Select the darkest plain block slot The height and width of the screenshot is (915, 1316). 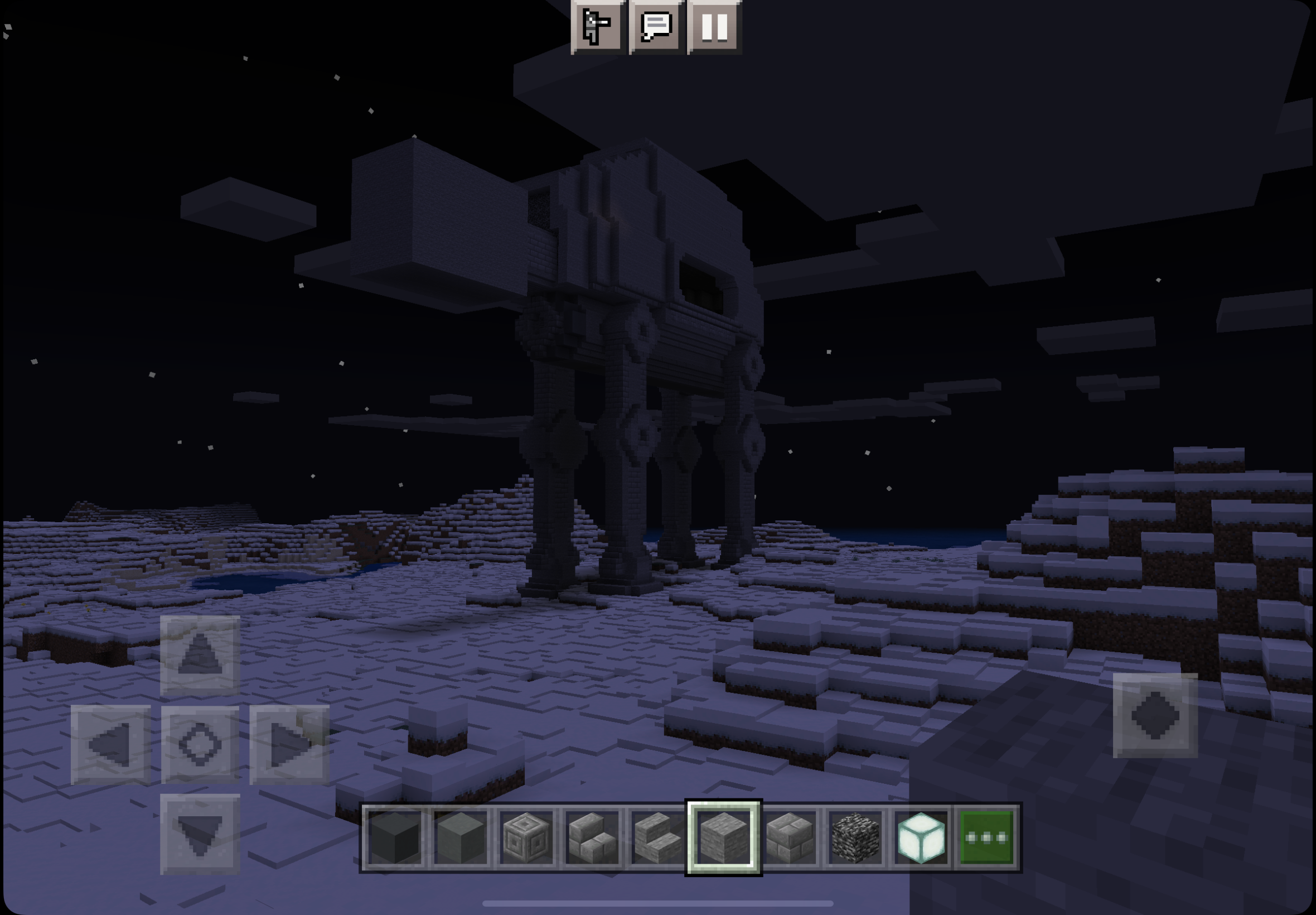click(x=395, y=837)
